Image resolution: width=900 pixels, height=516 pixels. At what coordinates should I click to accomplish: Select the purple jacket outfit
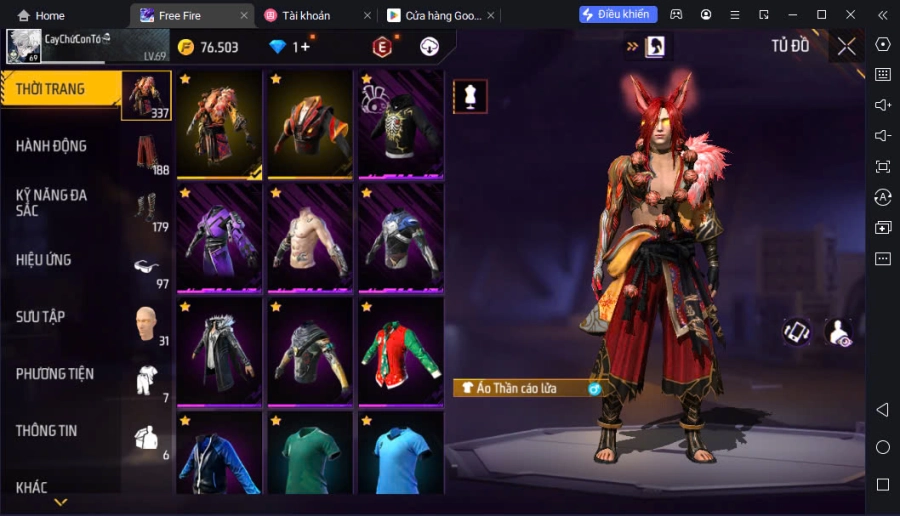219,239
